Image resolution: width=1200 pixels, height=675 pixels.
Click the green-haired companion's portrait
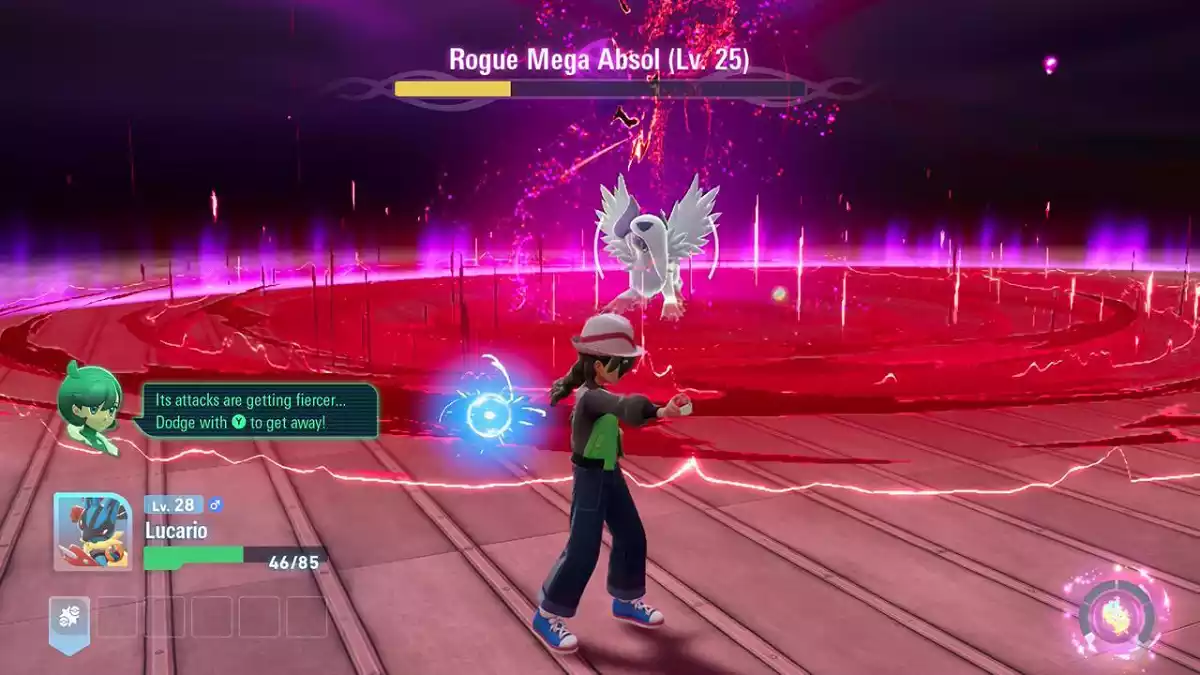[90, 403]
